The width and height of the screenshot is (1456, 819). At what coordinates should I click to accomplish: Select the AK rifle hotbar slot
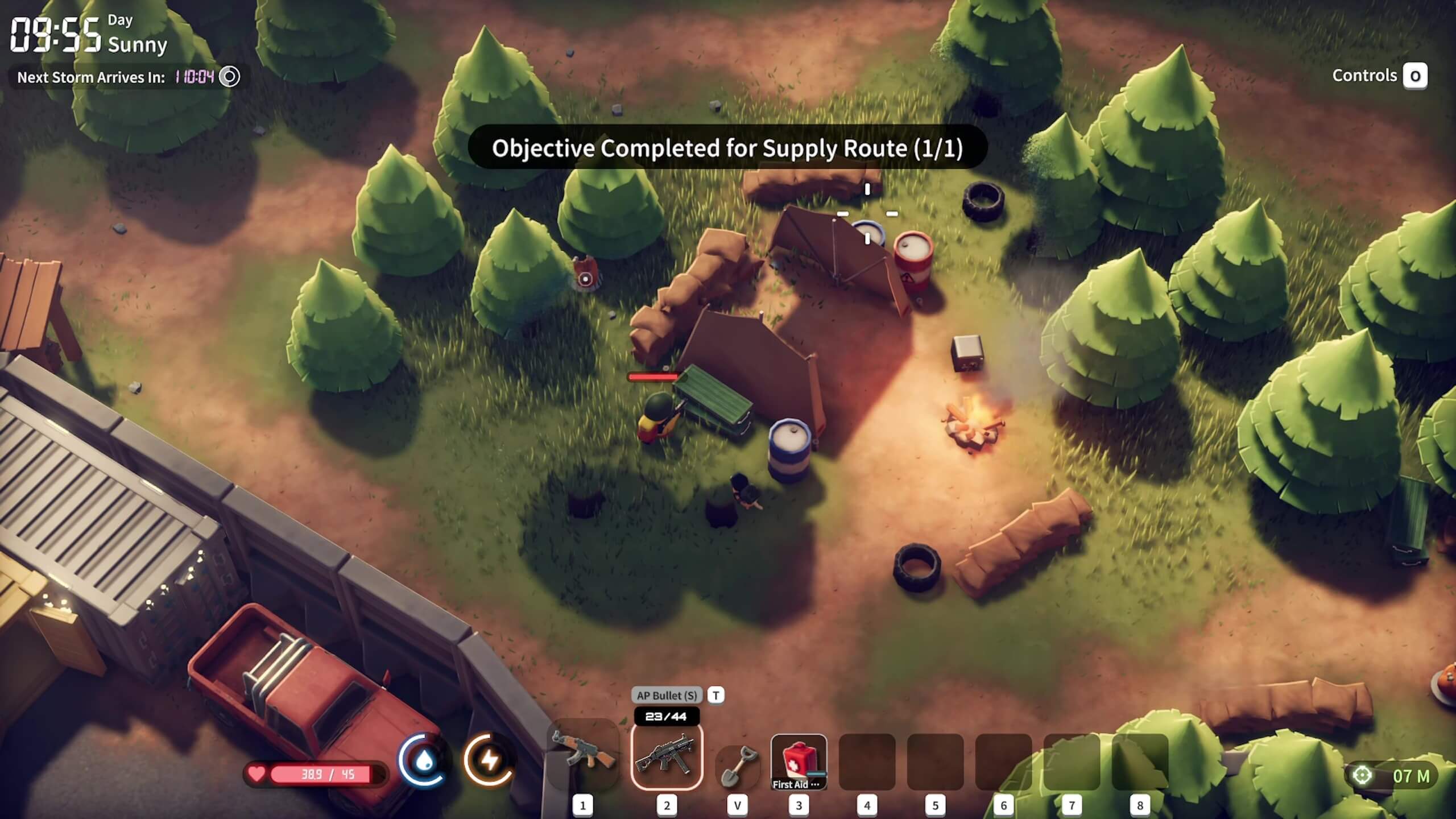pyautogui.click(x=583, y=754)
